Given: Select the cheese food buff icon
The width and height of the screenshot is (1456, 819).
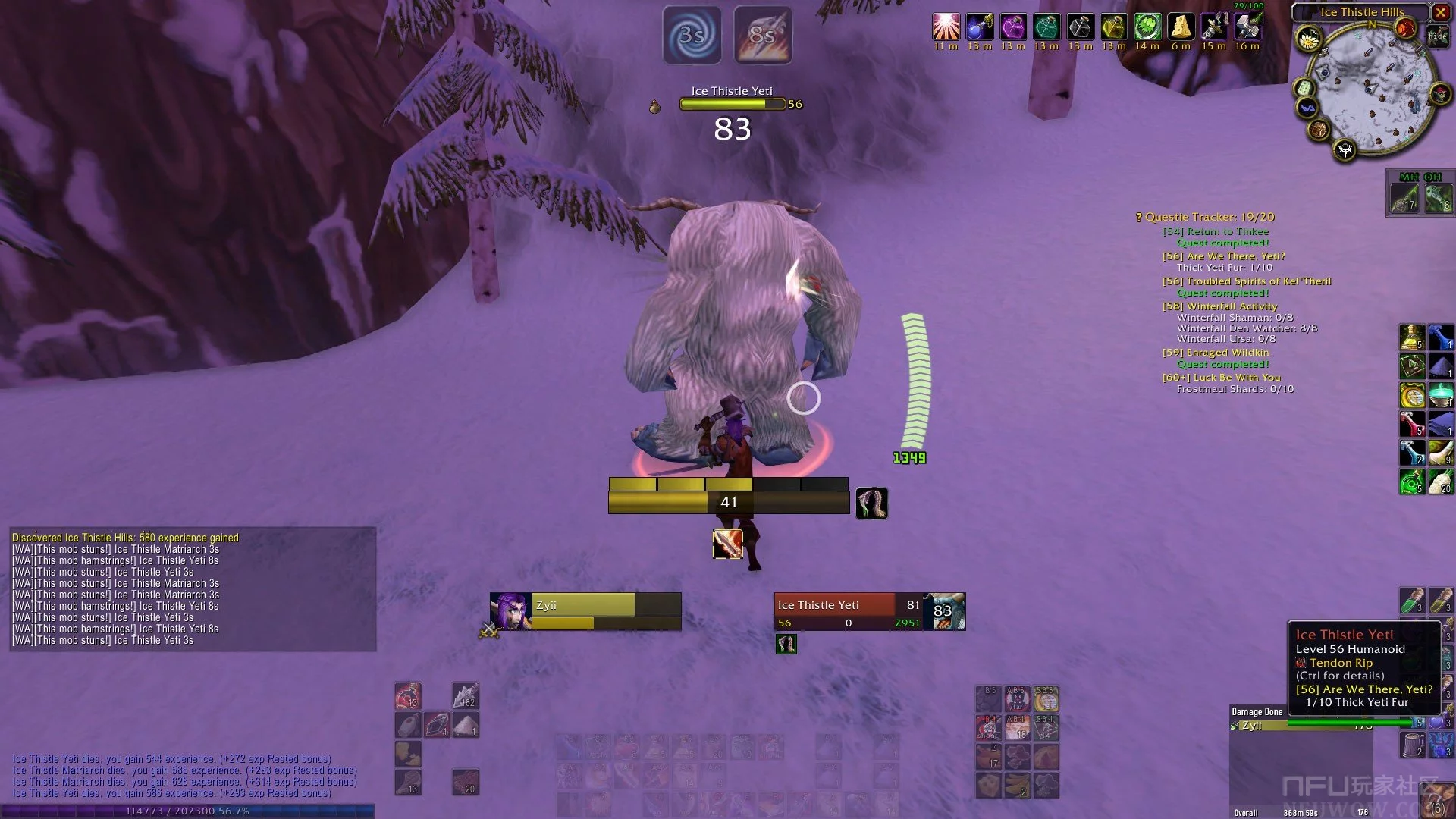Looking at the screenshot, I should (1181, 27).
